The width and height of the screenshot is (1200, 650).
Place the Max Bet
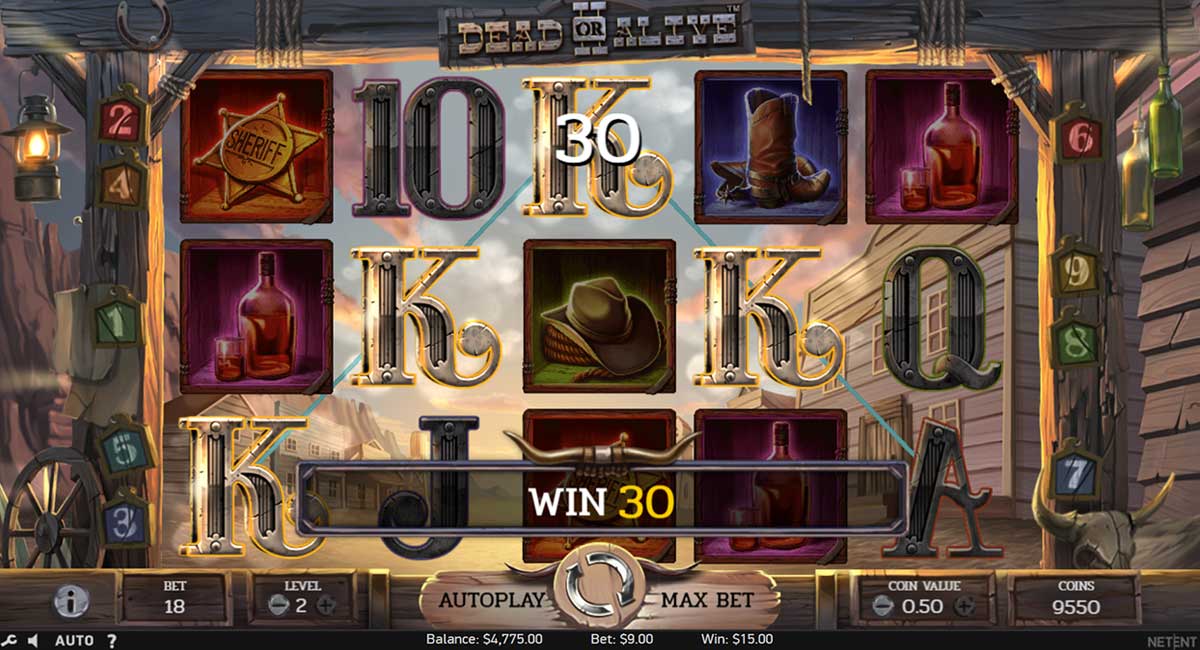(707, 600)
